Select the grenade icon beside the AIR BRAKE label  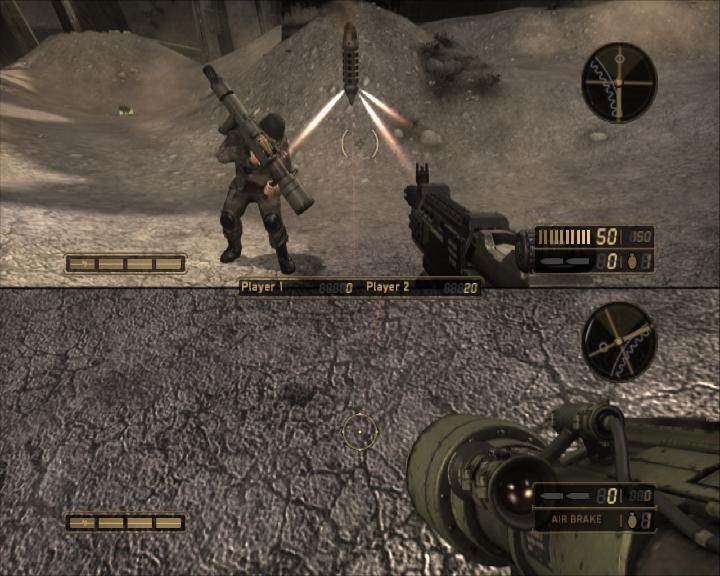tap(630, 520)
